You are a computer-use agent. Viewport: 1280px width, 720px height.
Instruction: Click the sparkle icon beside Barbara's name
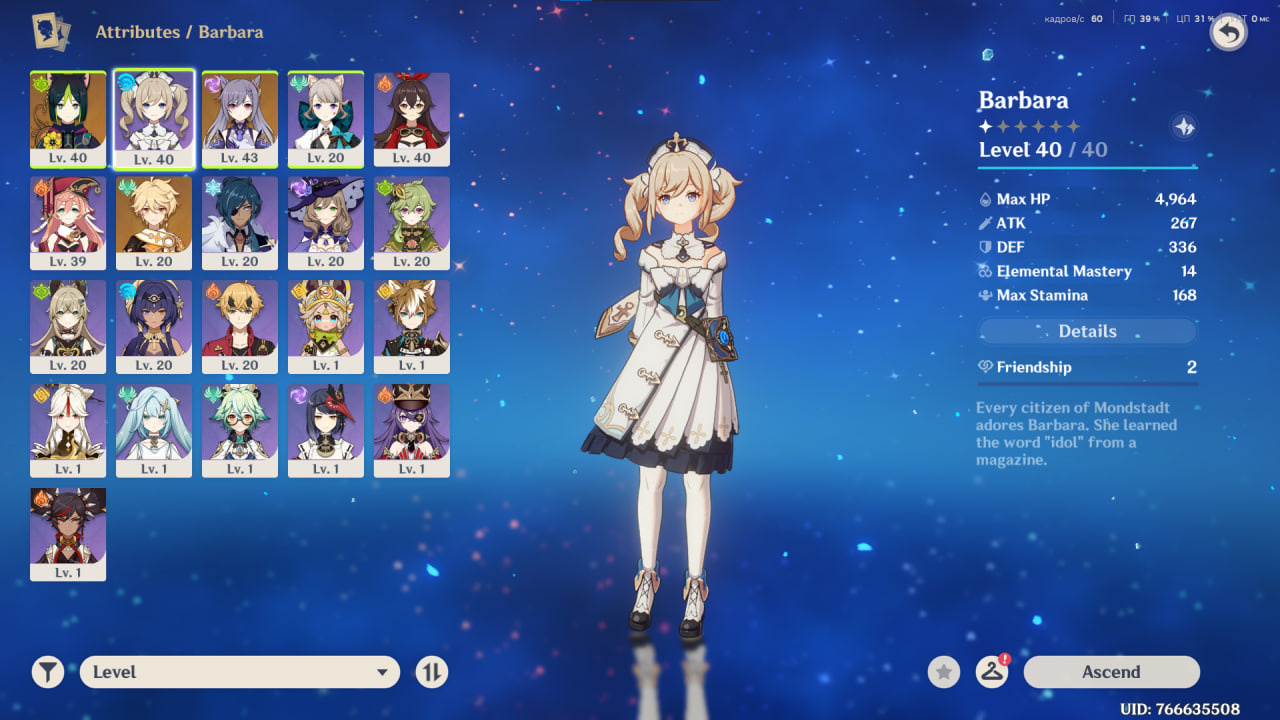pos(1184,127)
